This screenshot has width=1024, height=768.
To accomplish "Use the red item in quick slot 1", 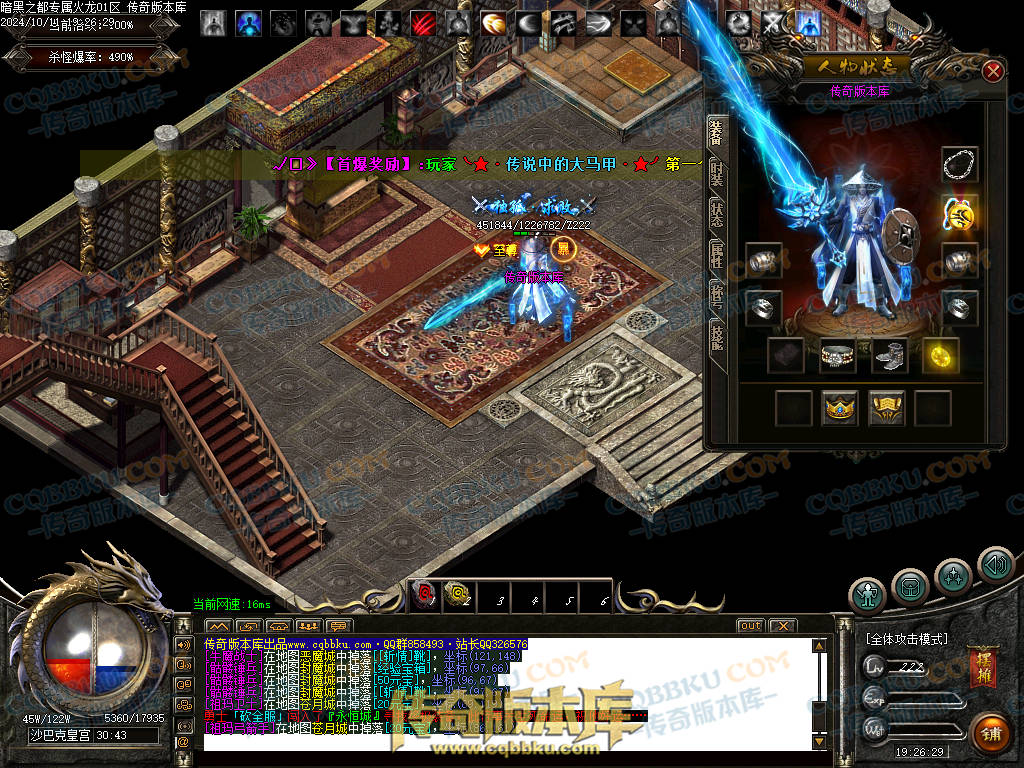I will (423, 596).
